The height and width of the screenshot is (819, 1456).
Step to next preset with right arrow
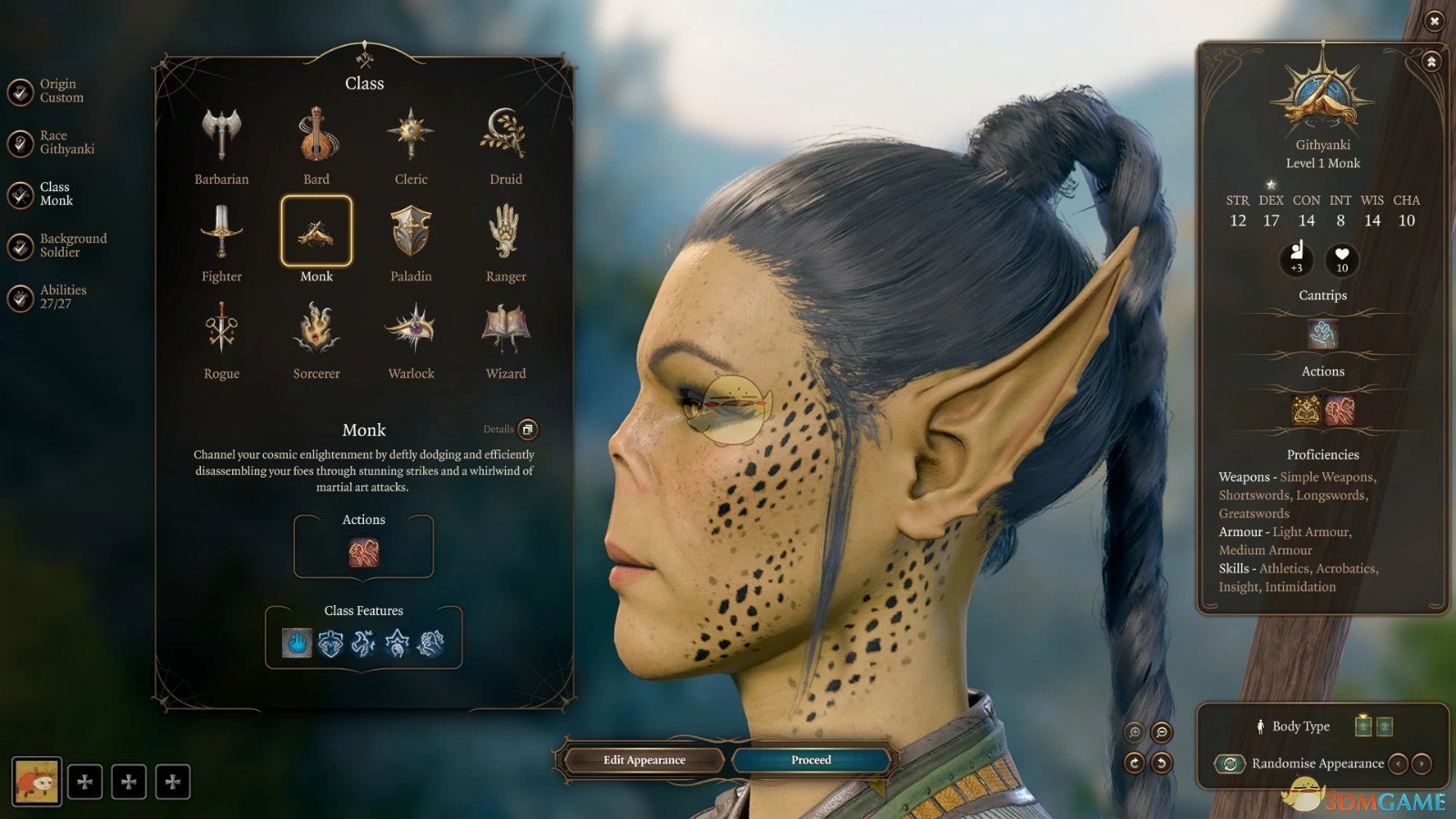(1420, 763)
